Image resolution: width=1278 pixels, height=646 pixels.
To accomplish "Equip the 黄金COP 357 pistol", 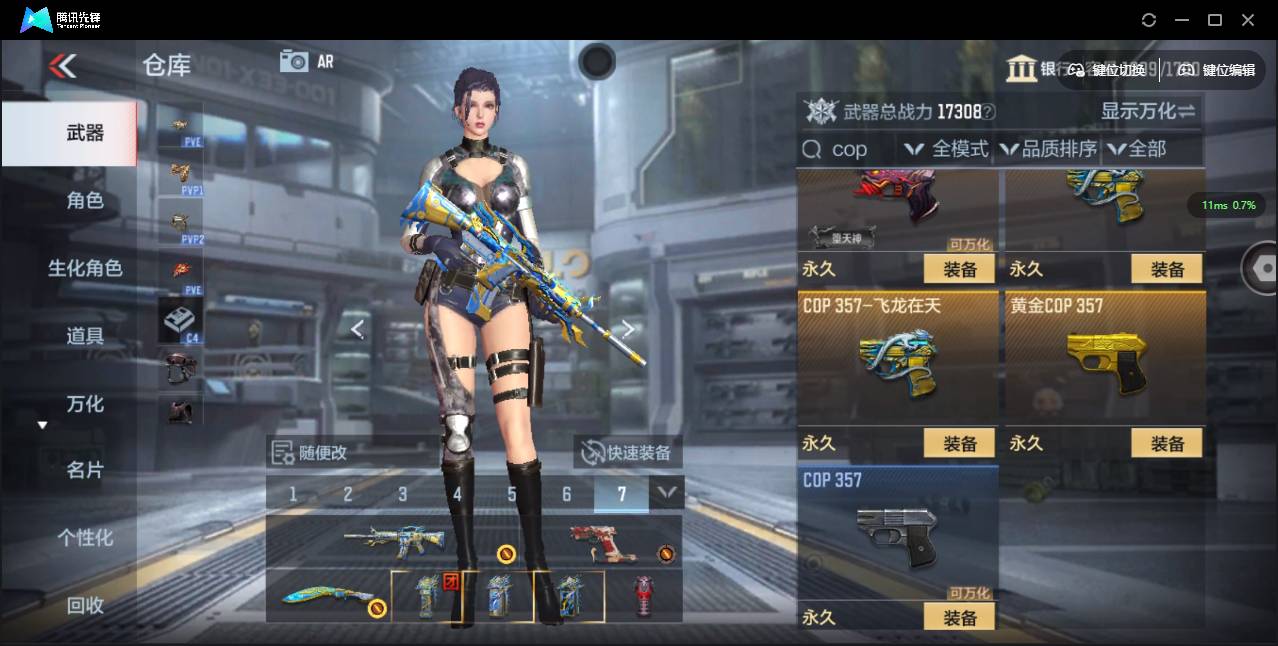I will coord(1166,443).
